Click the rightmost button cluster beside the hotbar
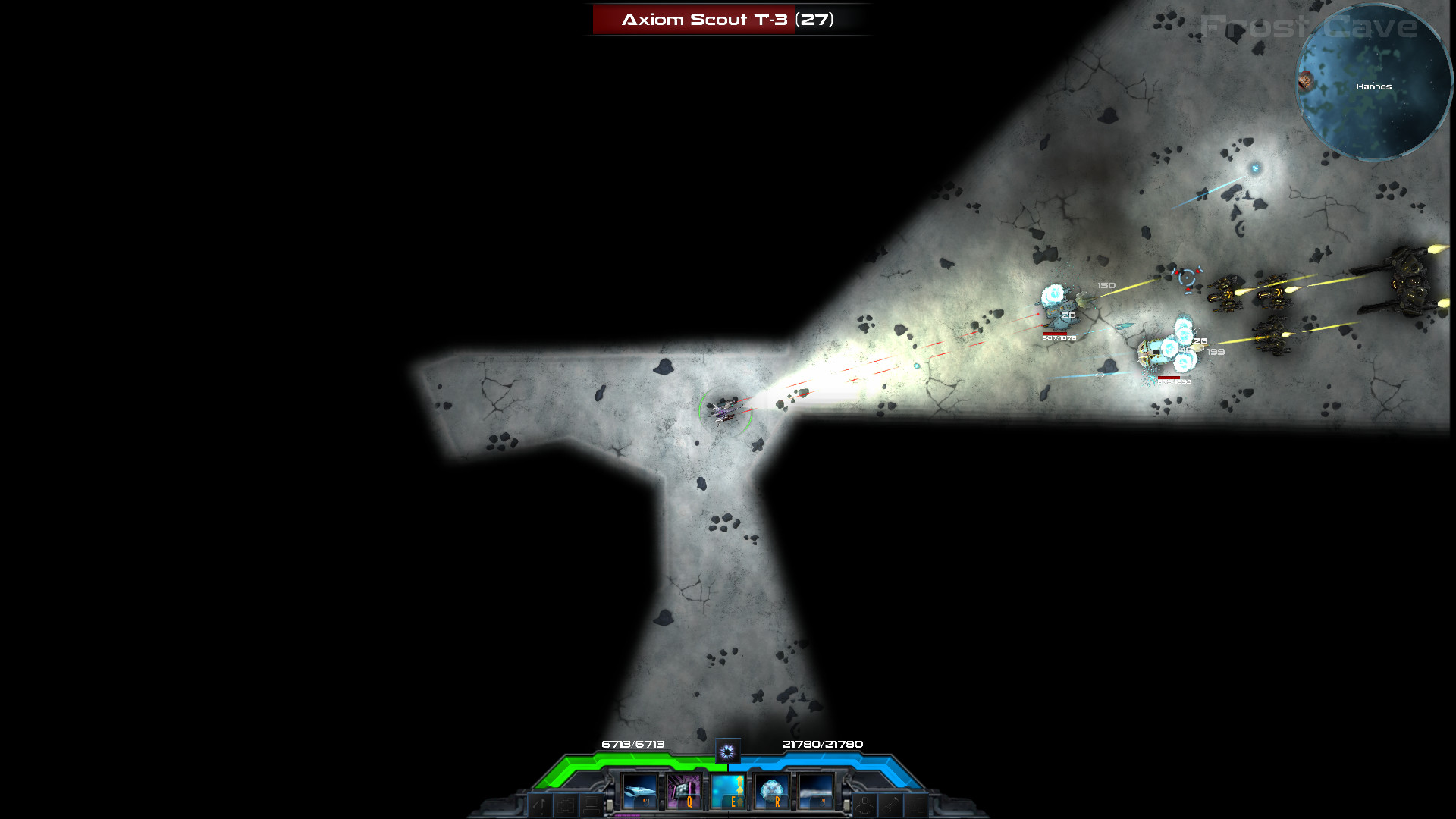1456x819 pixels. 915,802
